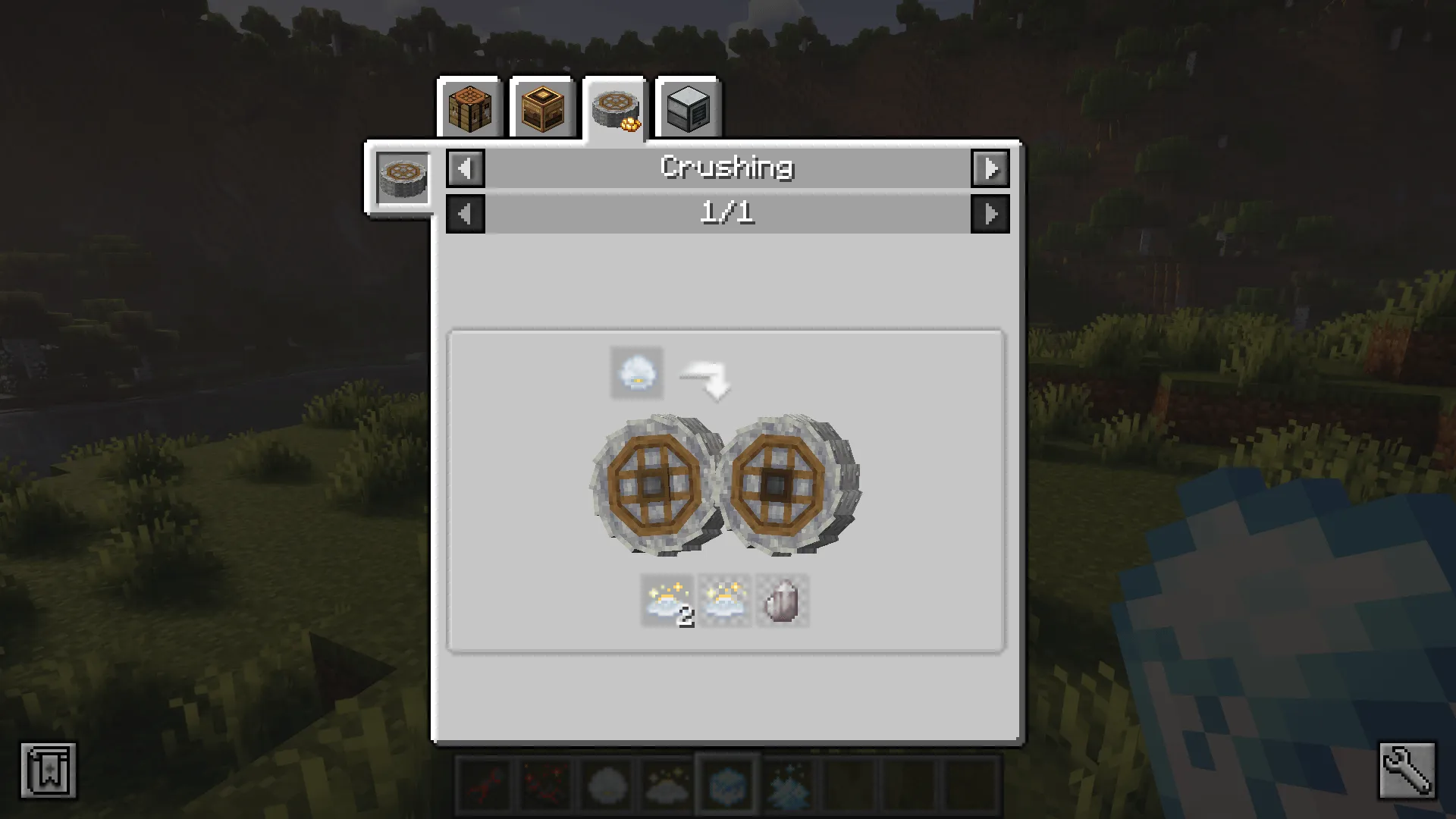Click previous page arrow beside 1/1

[x=465, y=213]
